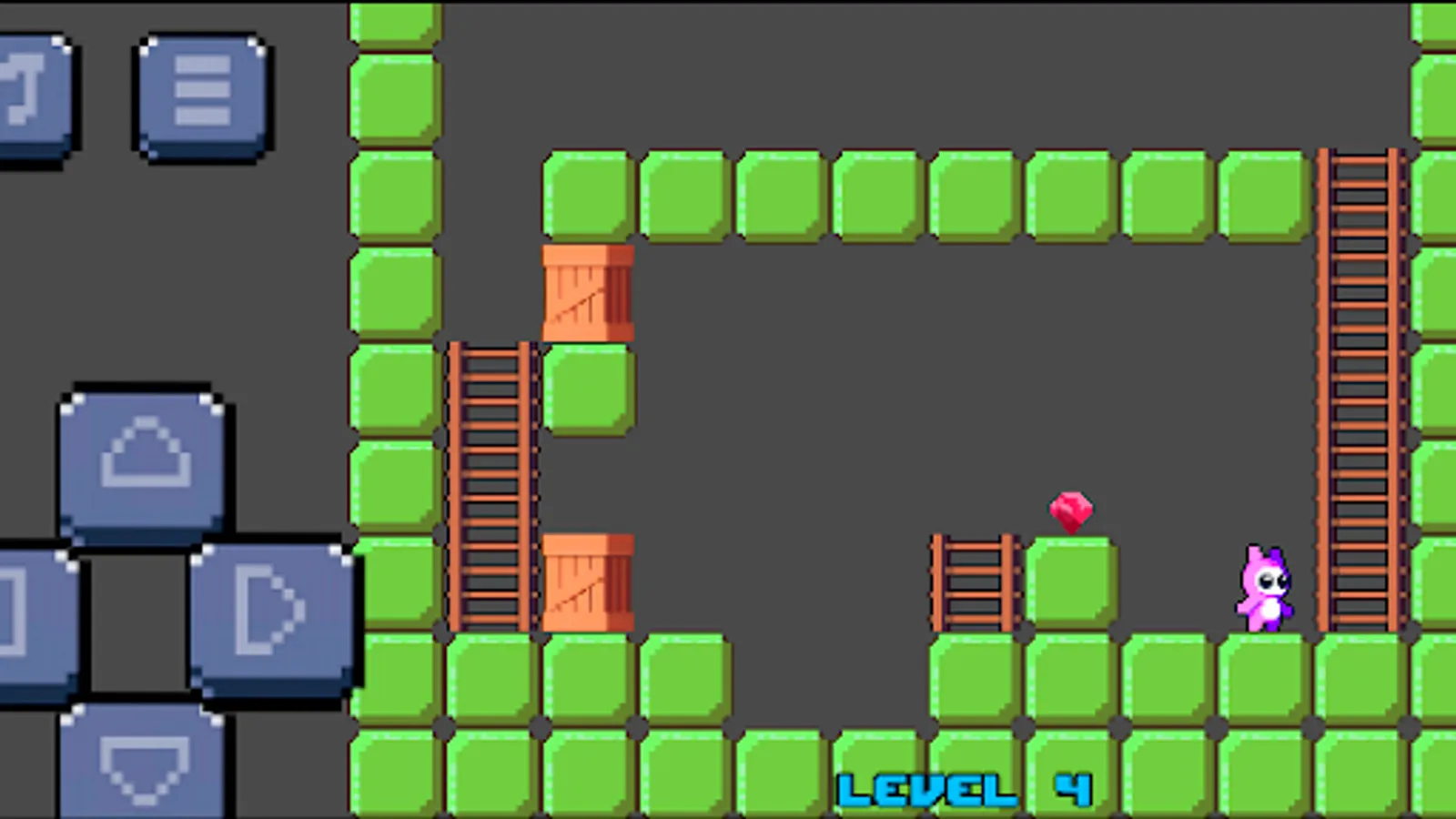The image size is (1456, 819).
Task: Tap the lower wooden crate near the ladder
Action: click(x=587, y=582)
